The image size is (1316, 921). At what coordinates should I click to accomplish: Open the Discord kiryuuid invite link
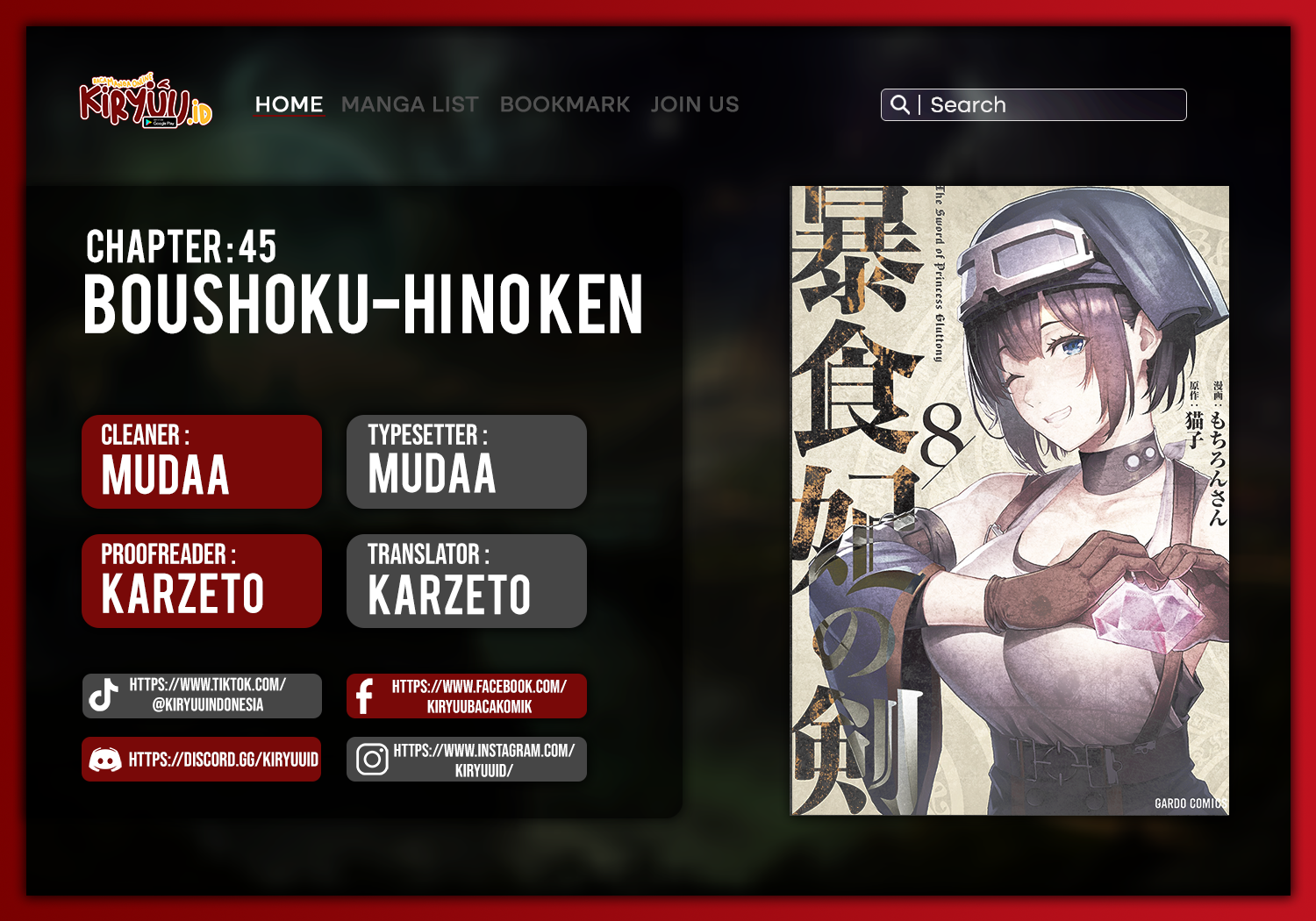202,760
